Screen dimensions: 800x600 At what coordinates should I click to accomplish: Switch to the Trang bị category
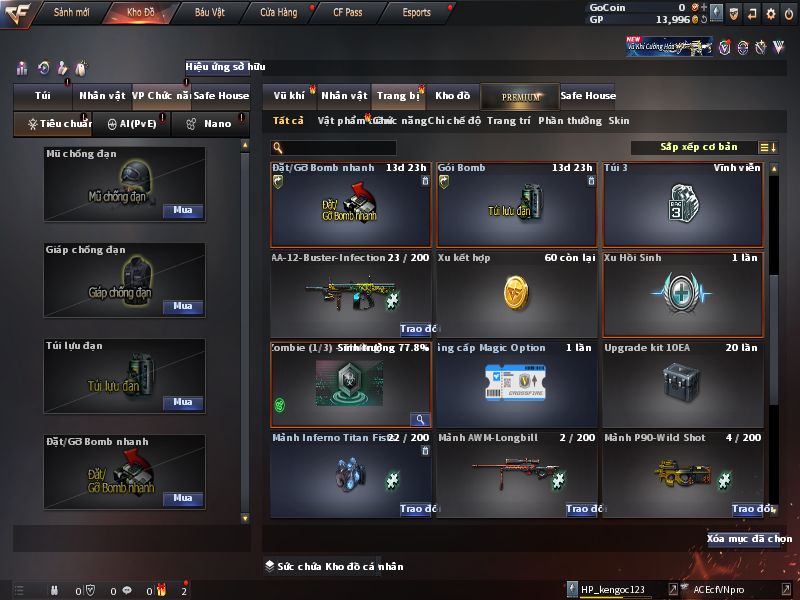coord(398,96)
